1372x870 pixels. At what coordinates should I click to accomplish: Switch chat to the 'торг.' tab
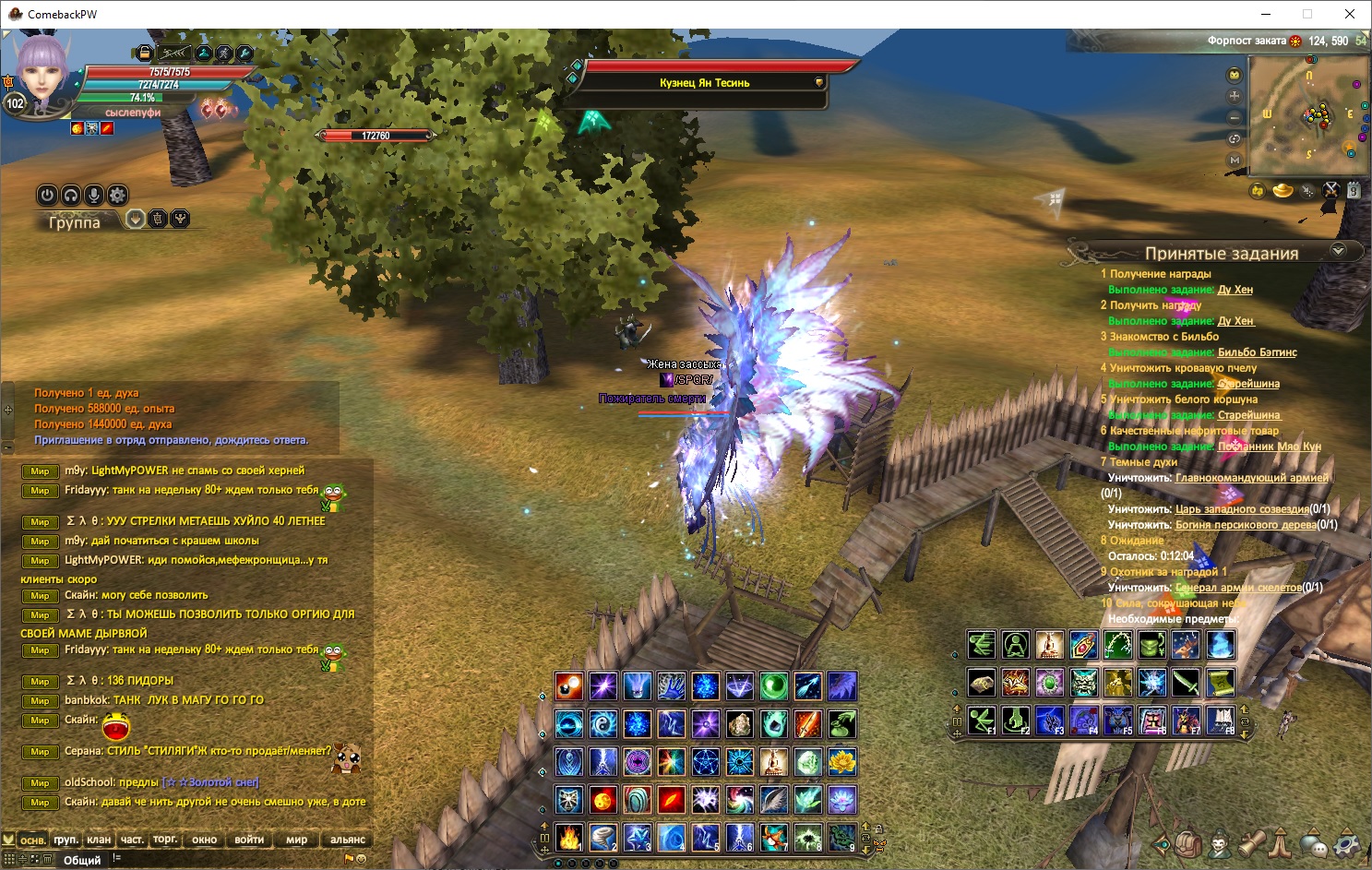click(x=165, y=840)
